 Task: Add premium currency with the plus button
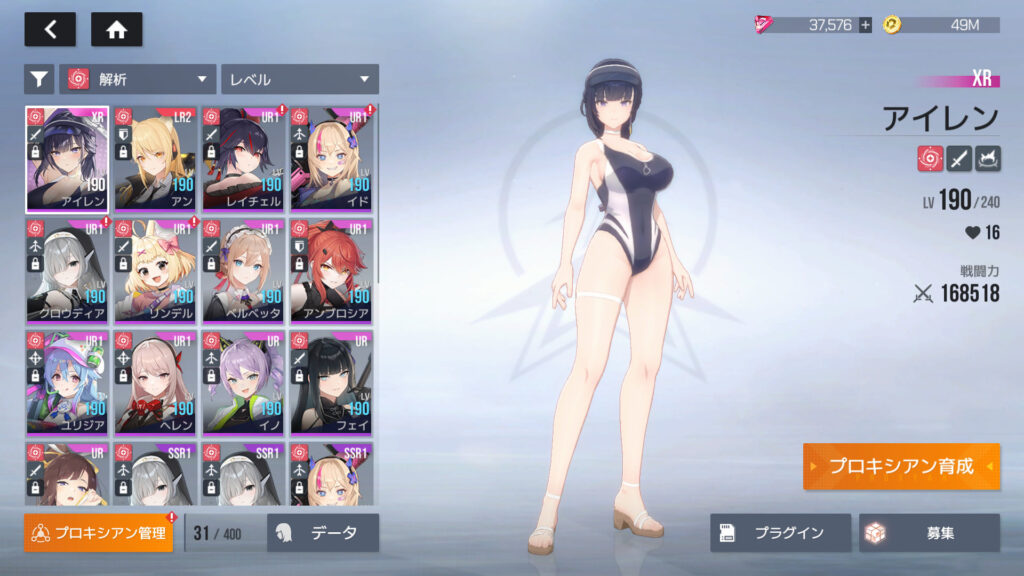(865, 25)
